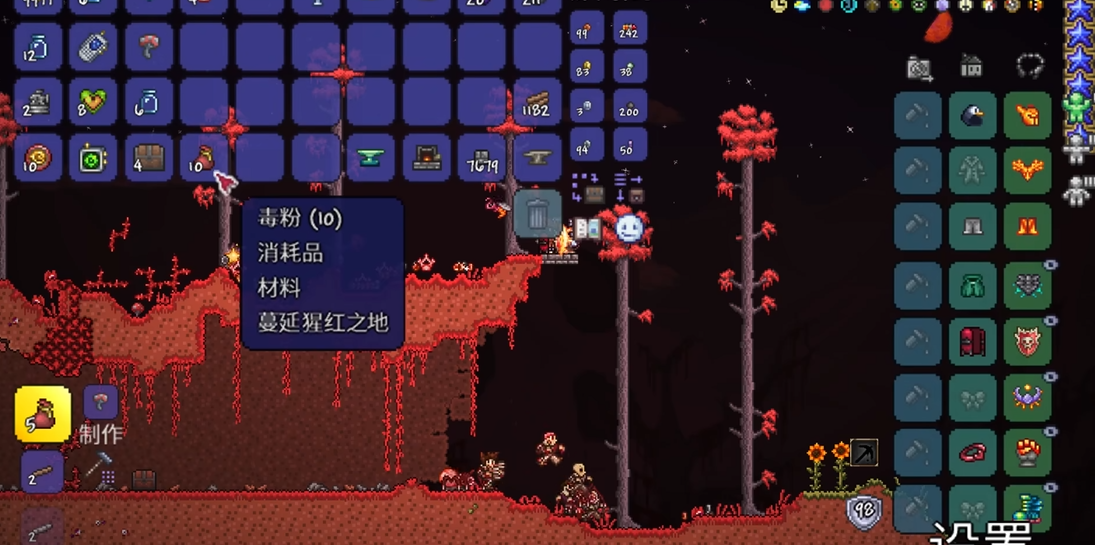Image resolution: width=1095 pixels, height=545 pixels.
Task: Click the trash can slot
Action: [537, 213]
